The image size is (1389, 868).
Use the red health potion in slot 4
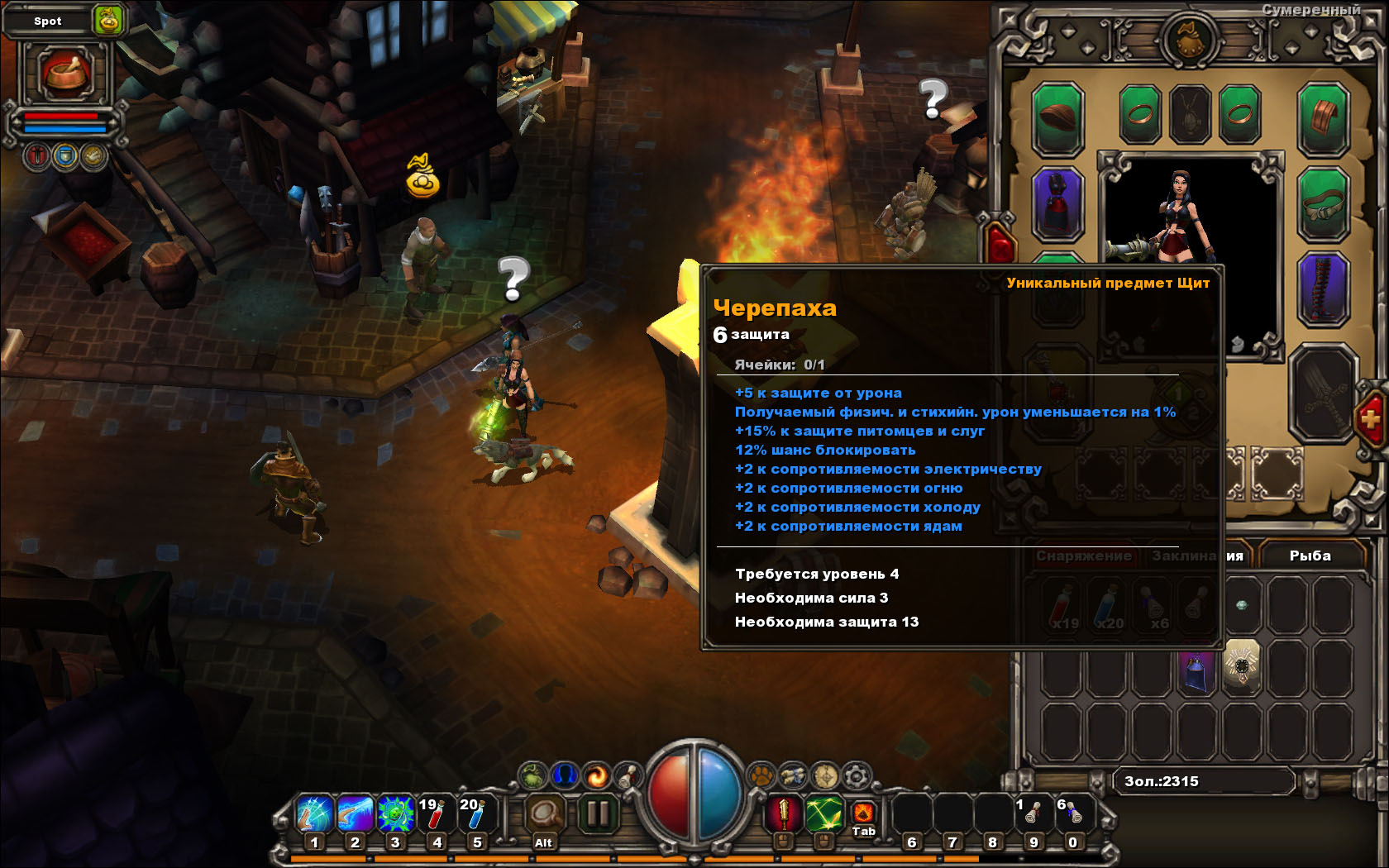[435, 814]
